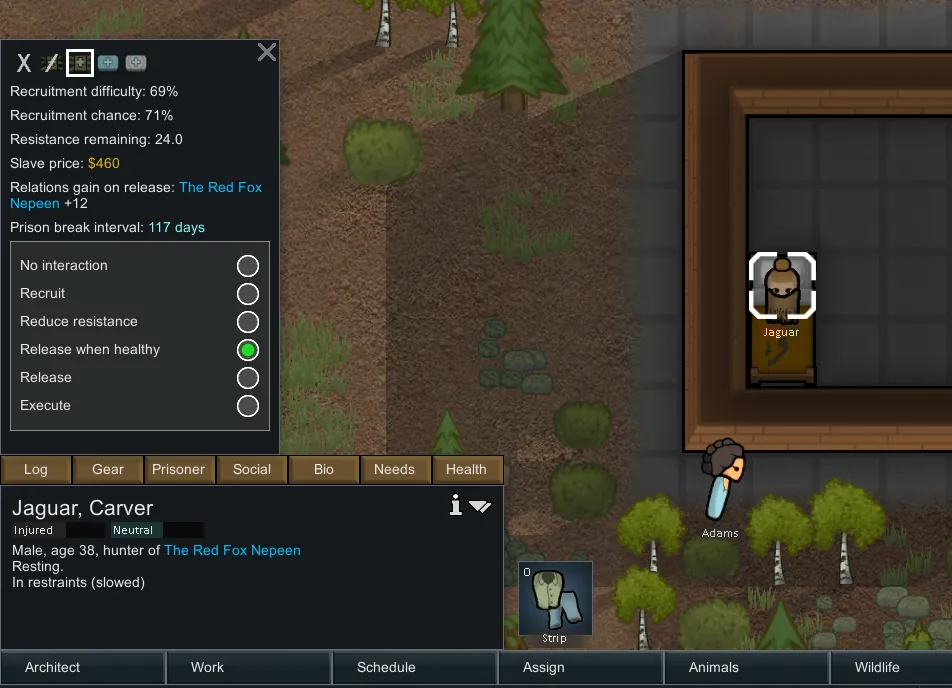Click the info 'i' icon for Jaguar
Image resolution: width=952 pixels, height=688 pixels.
456,506
